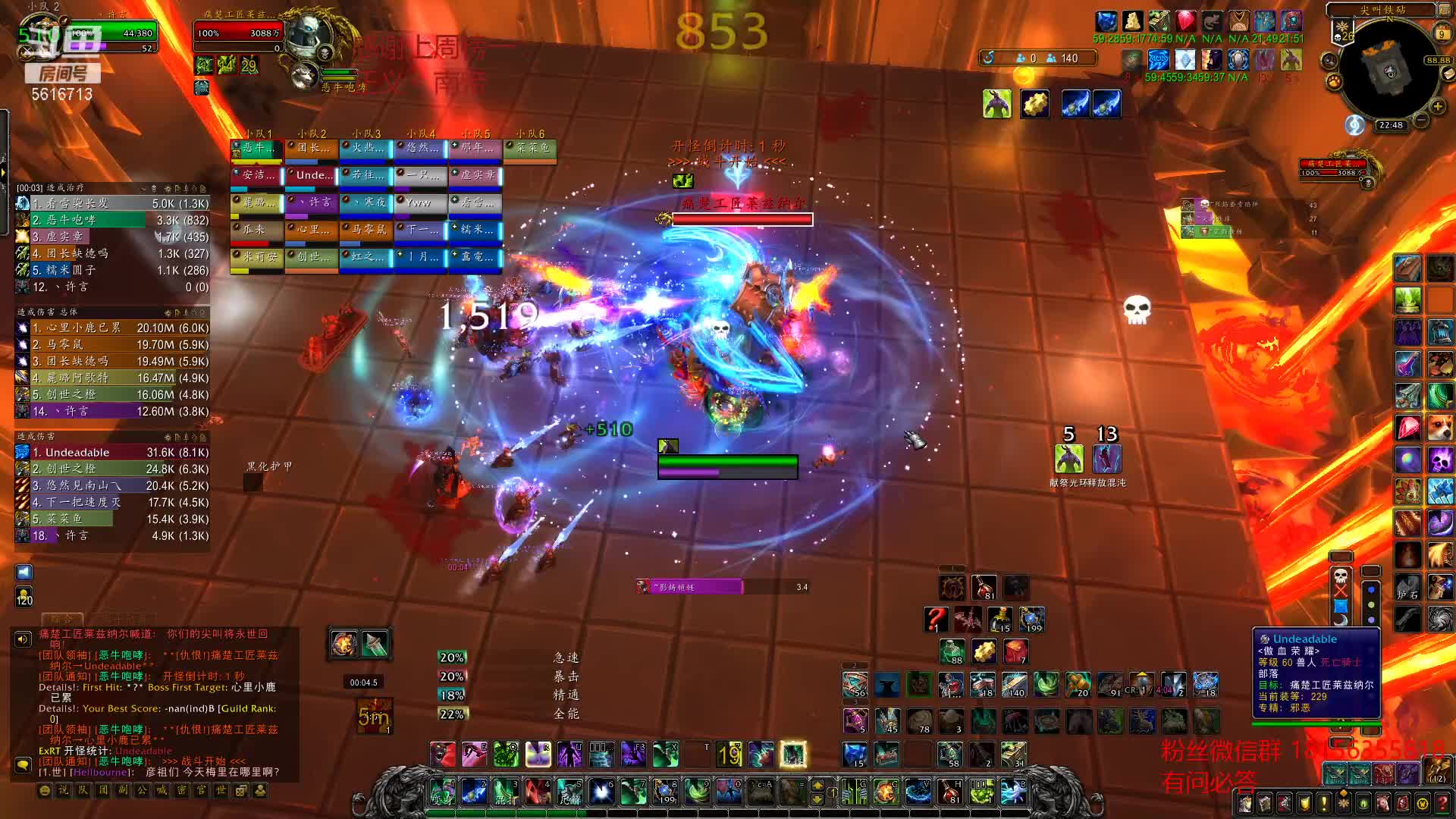This screenshot has width=1456, height=819.
Task: Select 心里小鹿已累 row in overall damage
Action: click(x=111, y=328)
